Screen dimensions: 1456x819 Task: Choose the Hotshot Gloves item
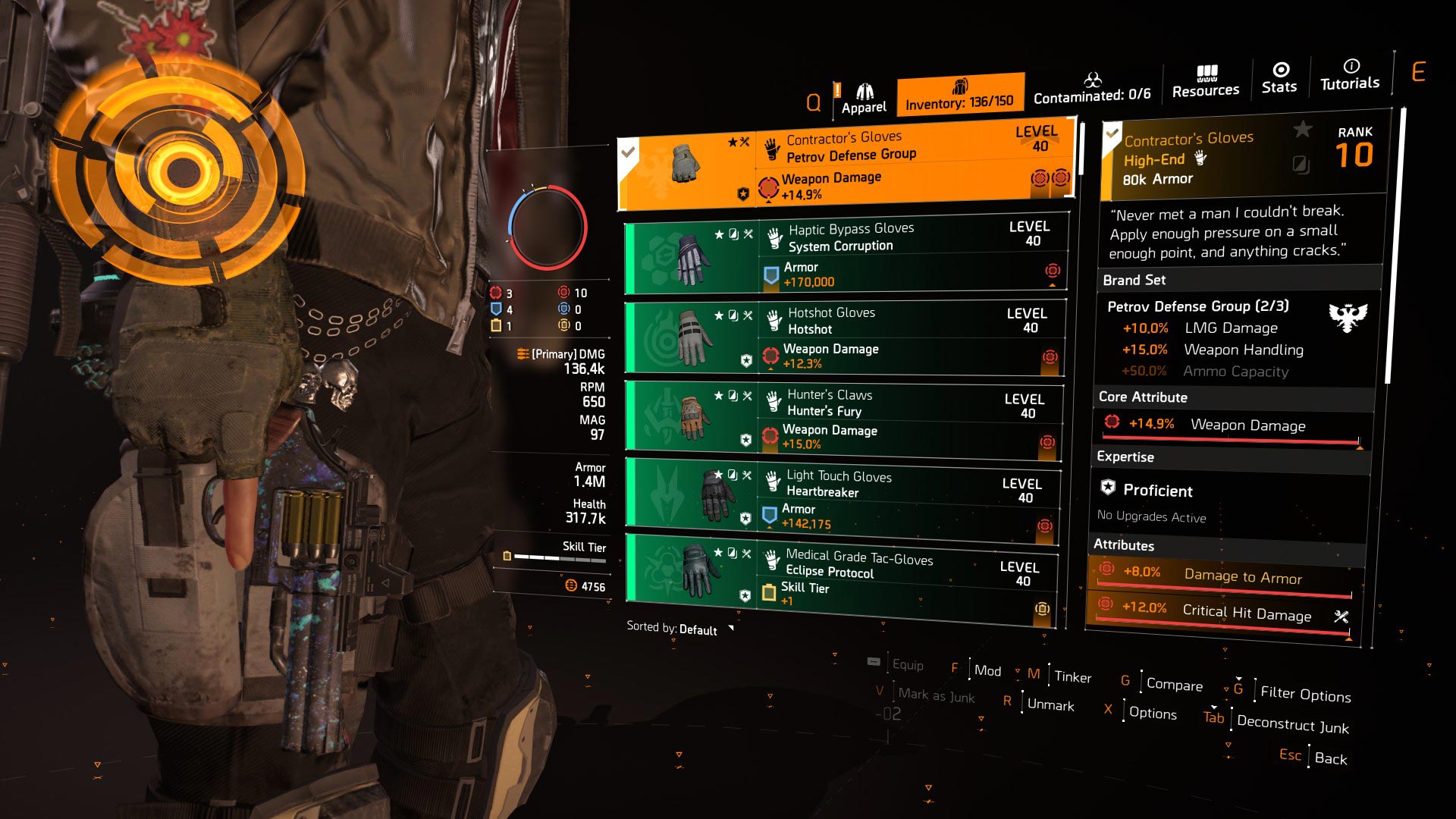point(844,337)
